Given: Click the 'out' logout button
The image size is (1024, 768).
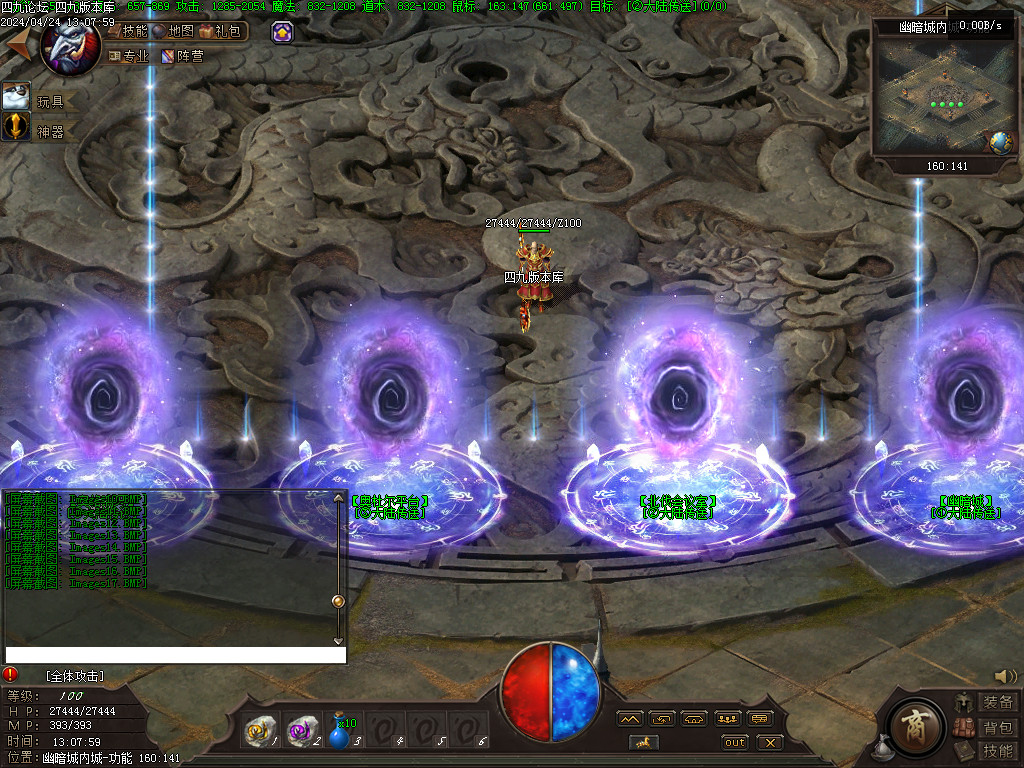Looking at the screenshot, I should (735, 742).
